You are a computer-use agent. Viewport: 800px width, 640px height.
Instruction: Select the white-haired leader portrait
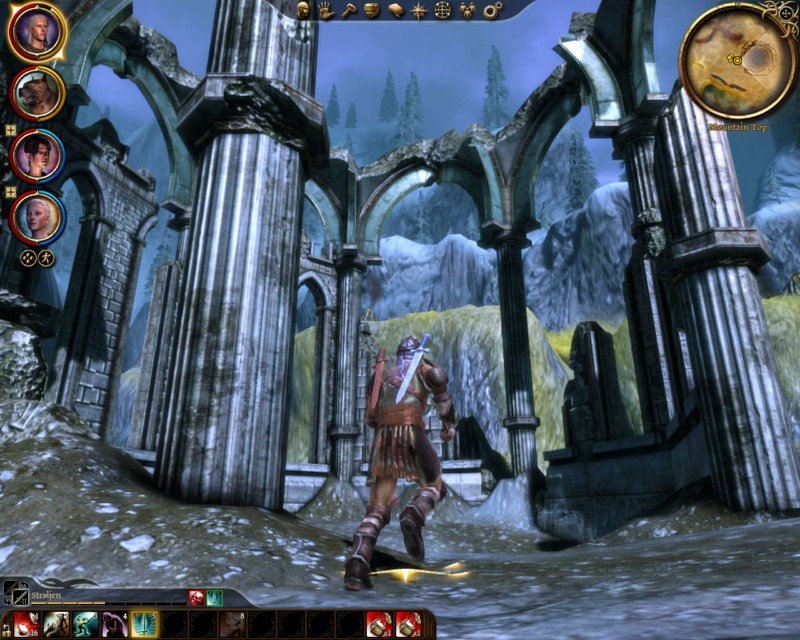coord(36,32)
